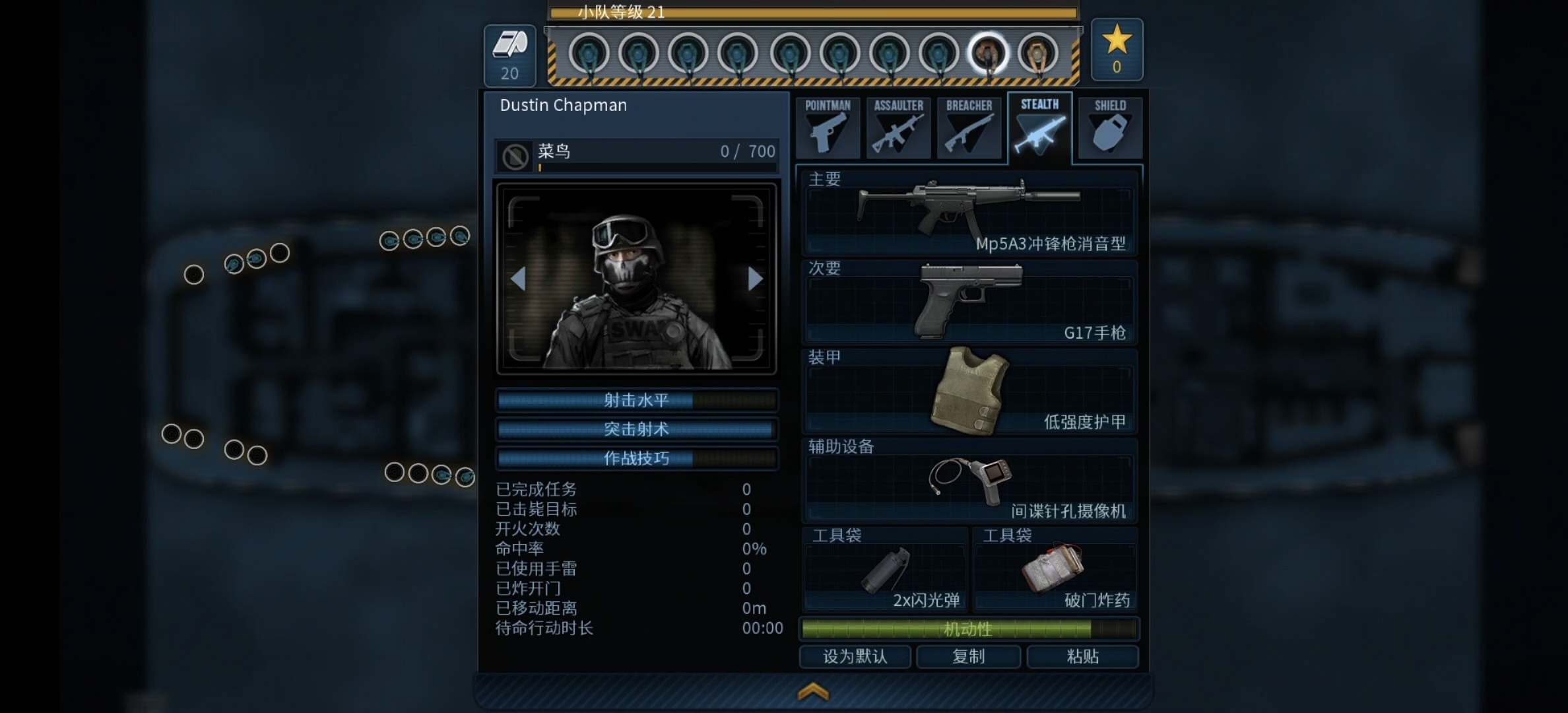Open the star points button
1568x713 pixels.
pos(1117,50)
